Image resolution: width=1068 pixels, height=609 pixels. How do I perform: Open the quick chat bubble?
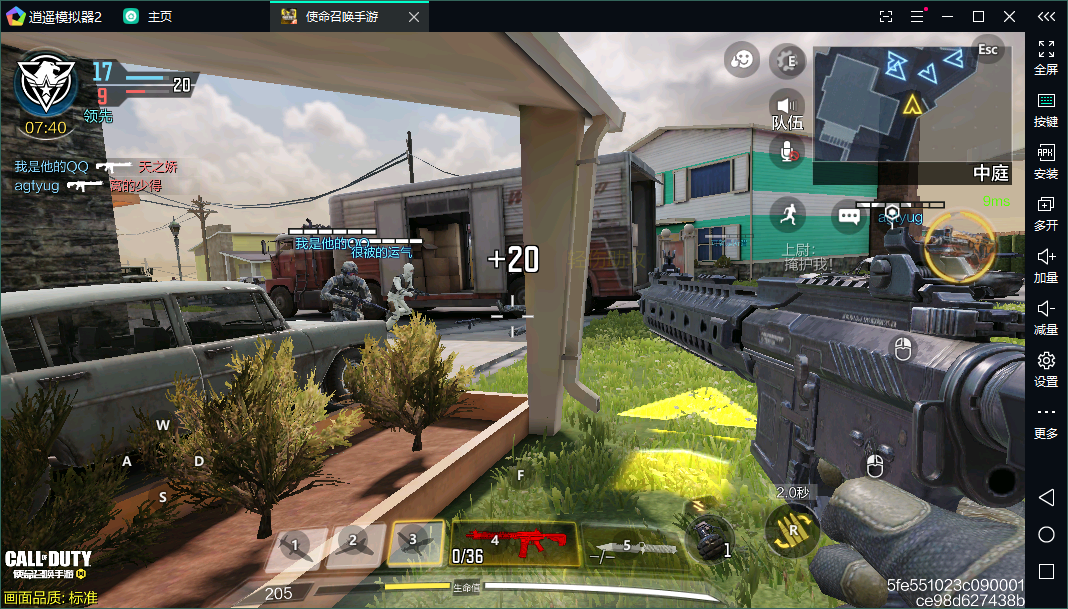[x=849, y=214]
